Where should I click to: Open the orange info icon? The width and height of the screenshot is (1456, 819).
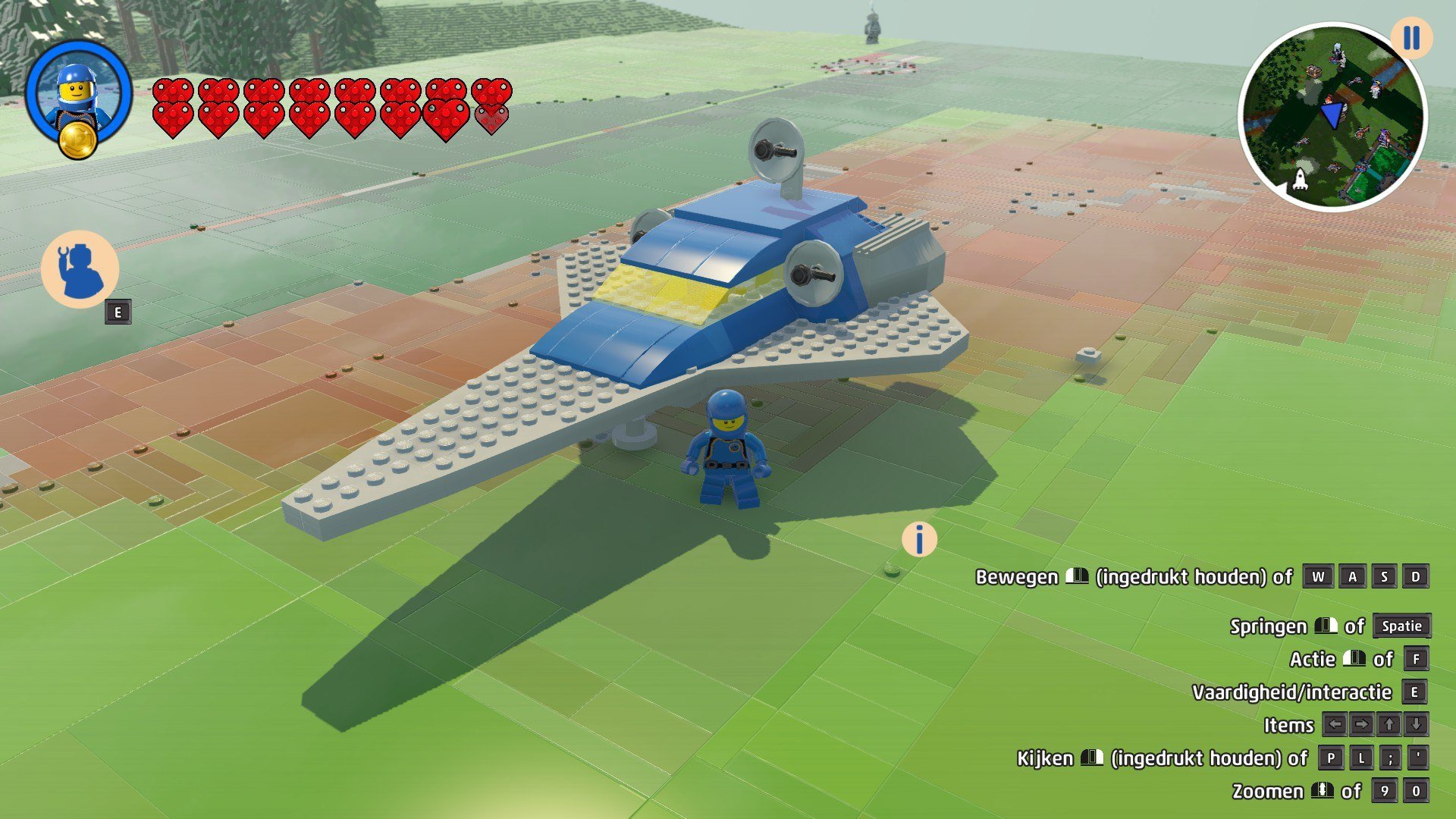click(x=919, y=540)
